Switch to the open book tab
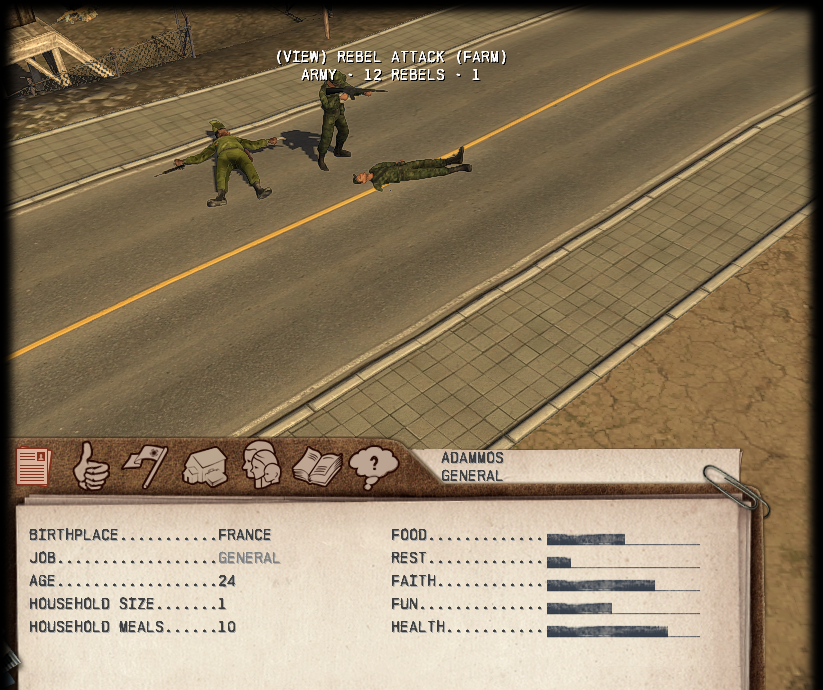The height and width of the screenshot is (690, 823). coord(317,466)
